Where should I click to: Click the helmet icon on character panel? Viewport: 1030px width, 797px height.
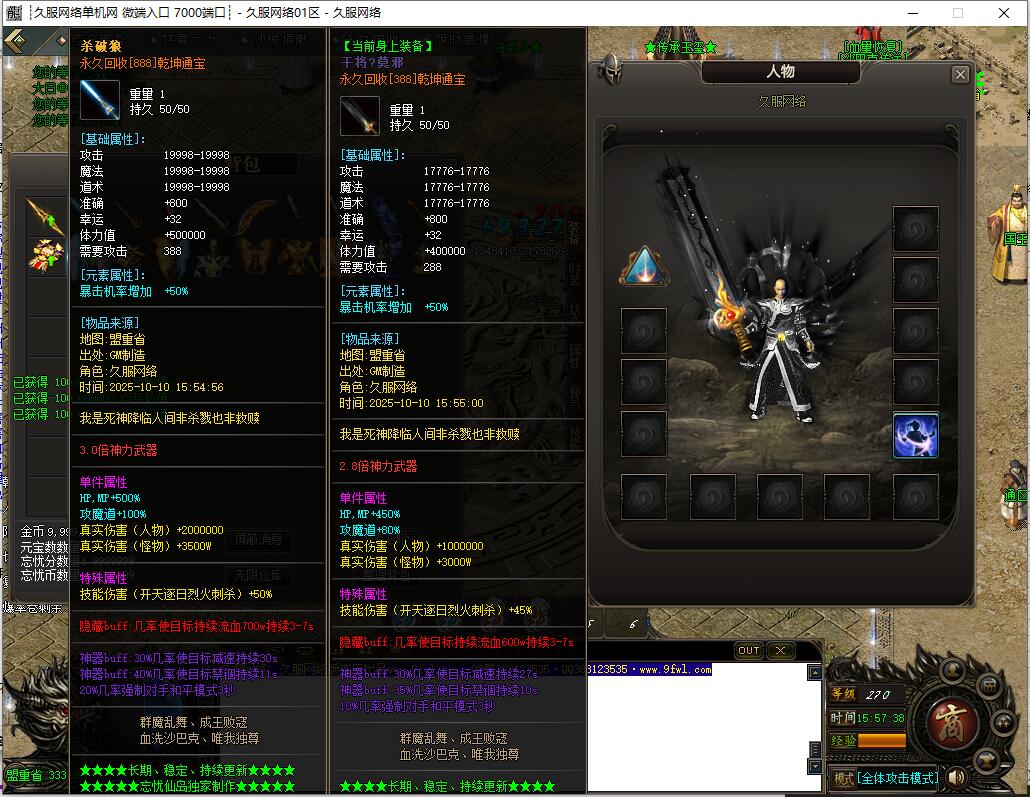point(609,70)
